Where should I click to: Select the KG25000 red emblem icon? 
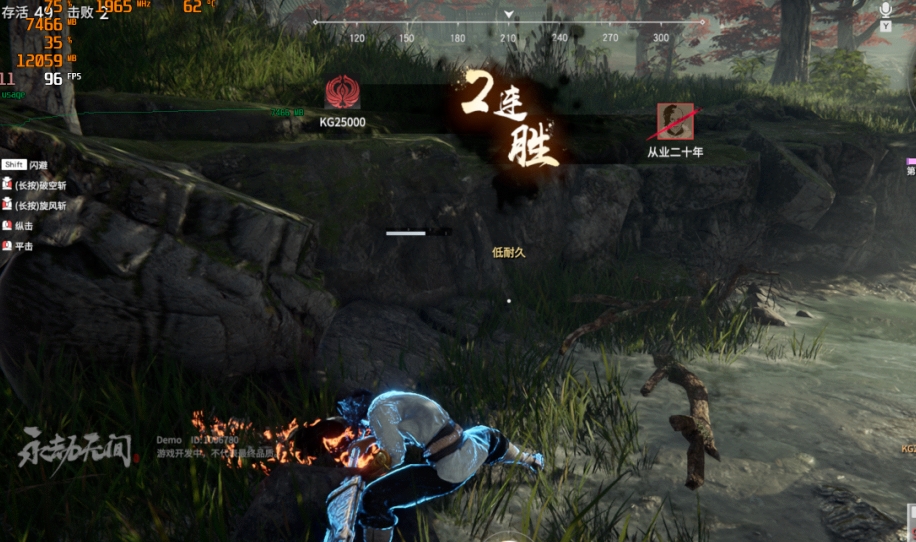coord(342,93)
